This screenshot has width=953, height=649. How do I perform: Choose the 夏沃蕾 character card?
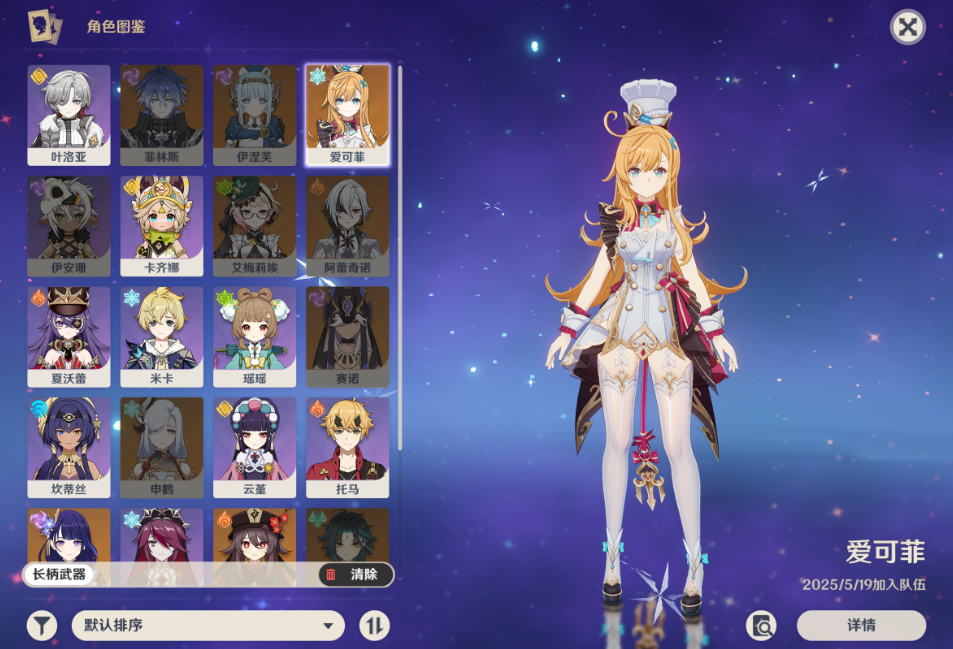(x=69, y=336)
